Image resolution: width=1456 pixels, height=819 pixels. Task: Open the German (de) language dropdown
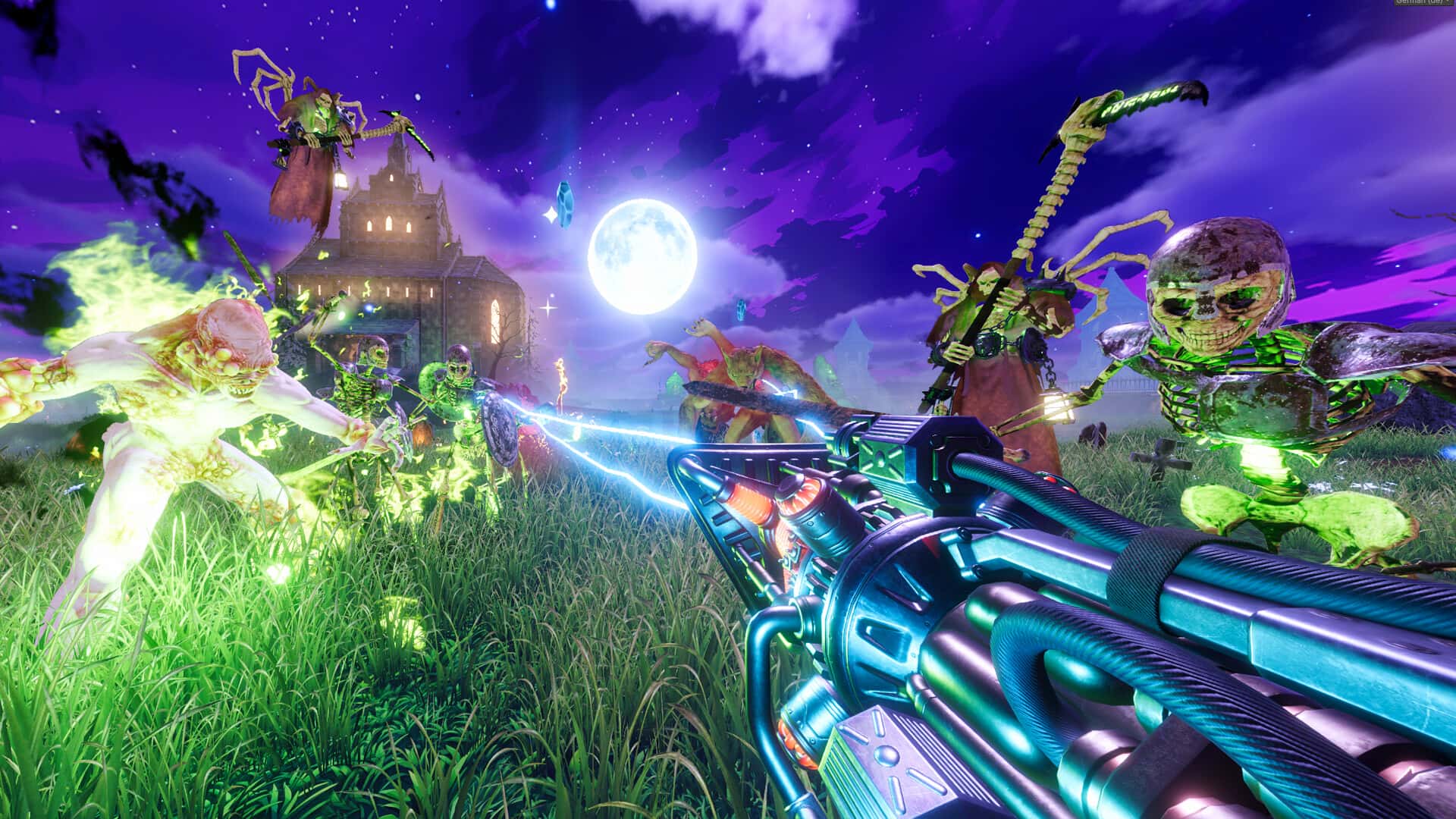pos(1424,3)
